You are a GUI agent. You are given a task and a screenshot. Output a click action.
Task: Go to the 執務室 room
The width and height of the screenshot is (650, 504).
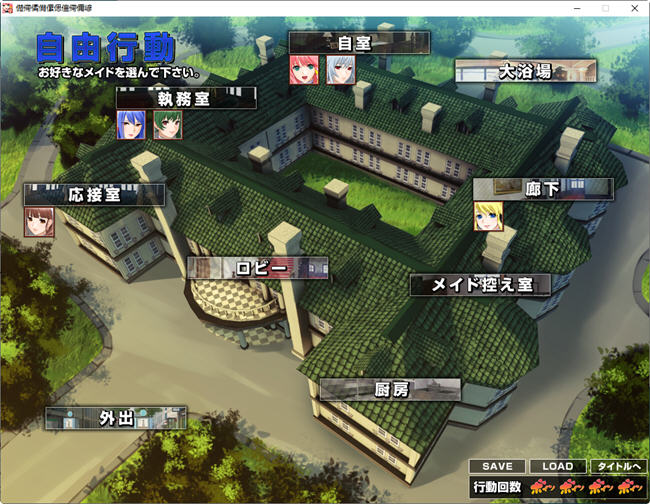click(186, 98)
